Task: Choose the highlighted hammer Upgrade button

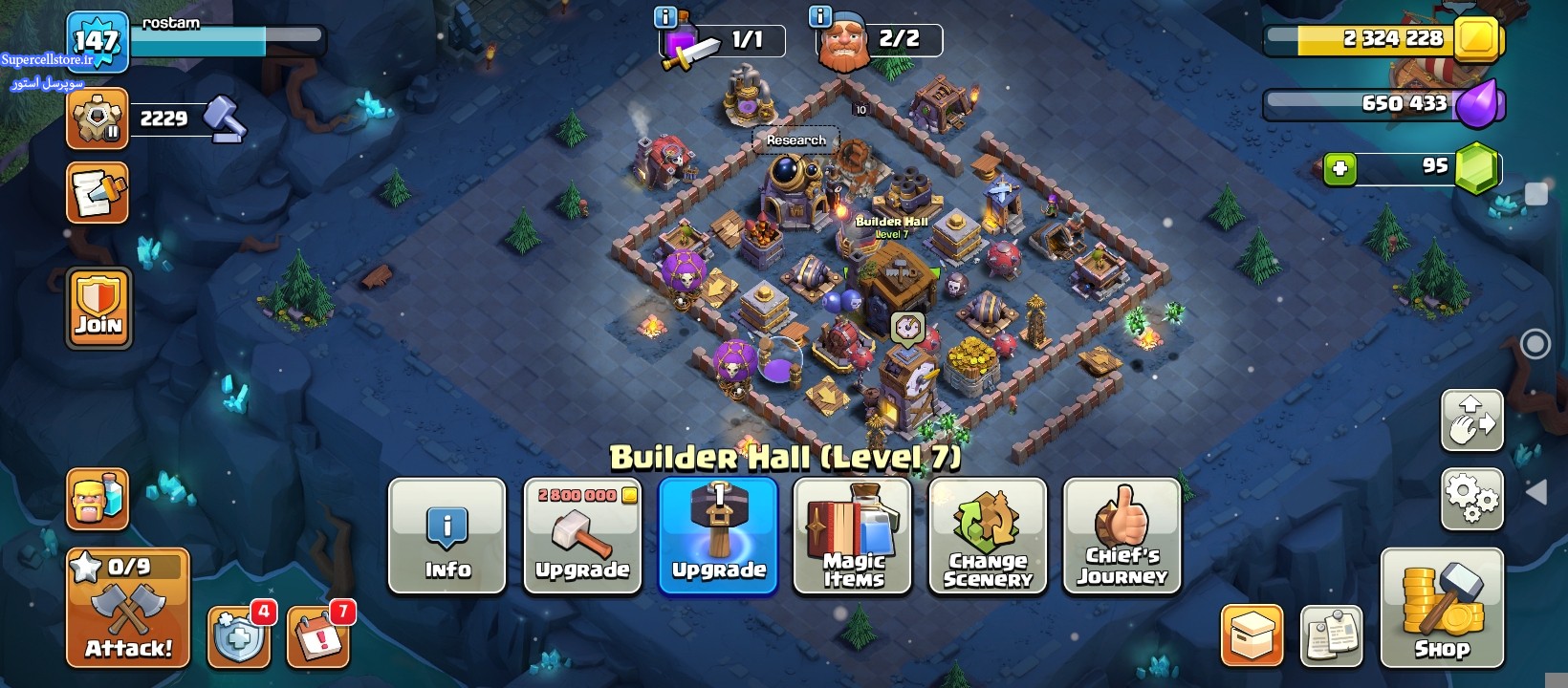Action: pyautogui.click(x=718, y=536)
